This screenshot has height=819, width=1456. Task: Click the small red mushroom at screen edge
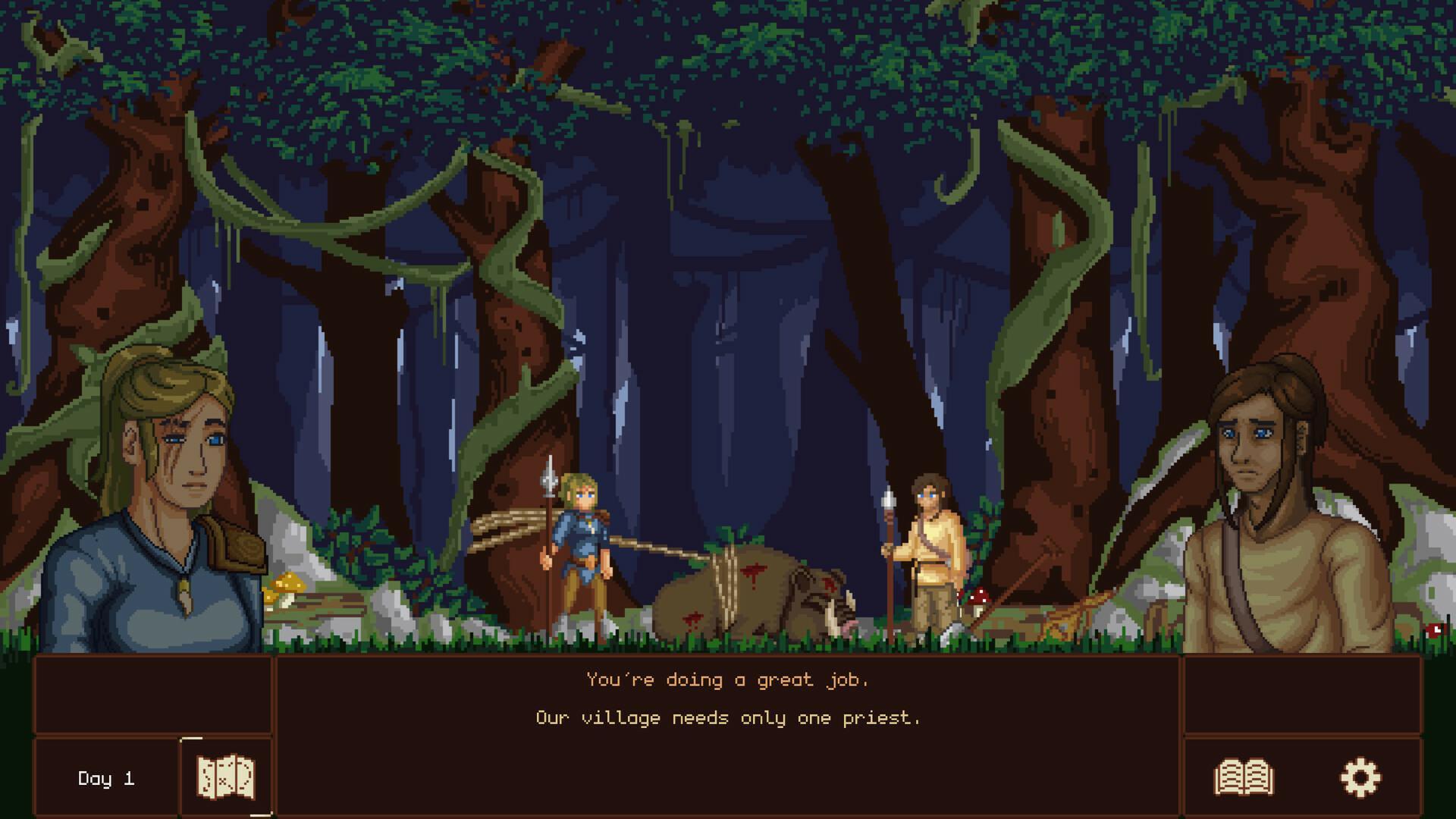(x=1433, y=629)
